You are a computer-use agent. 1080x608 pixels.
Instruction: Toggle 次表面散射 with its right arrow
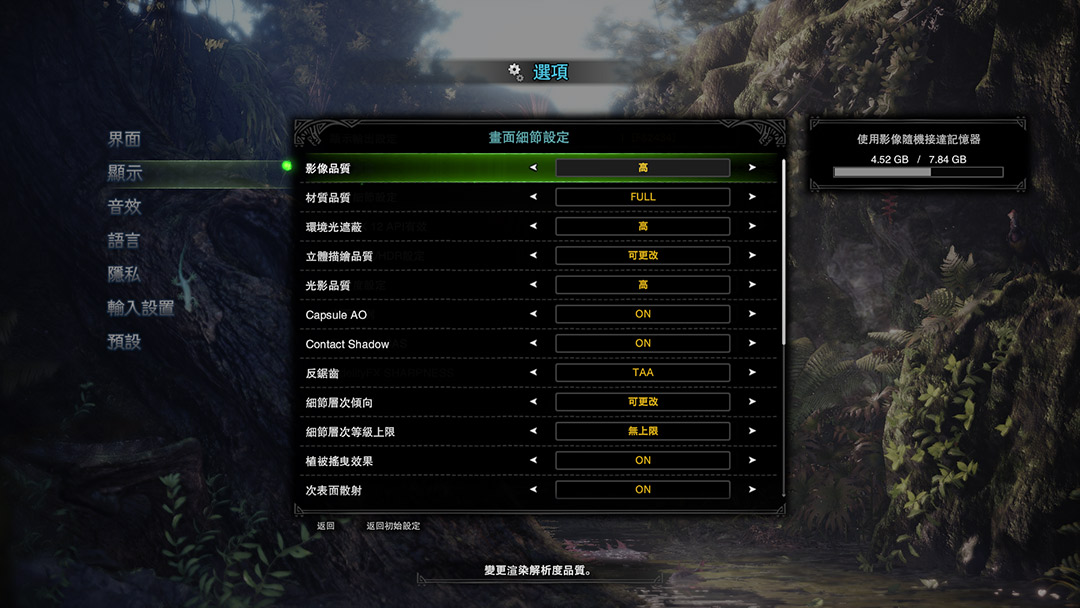(x=752, y=490)
